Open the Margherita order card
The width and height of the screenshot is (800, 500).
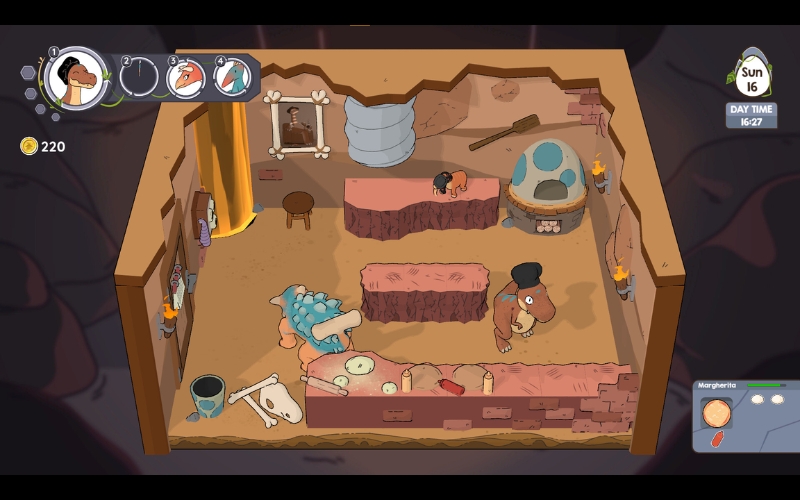tap(745, 415)
